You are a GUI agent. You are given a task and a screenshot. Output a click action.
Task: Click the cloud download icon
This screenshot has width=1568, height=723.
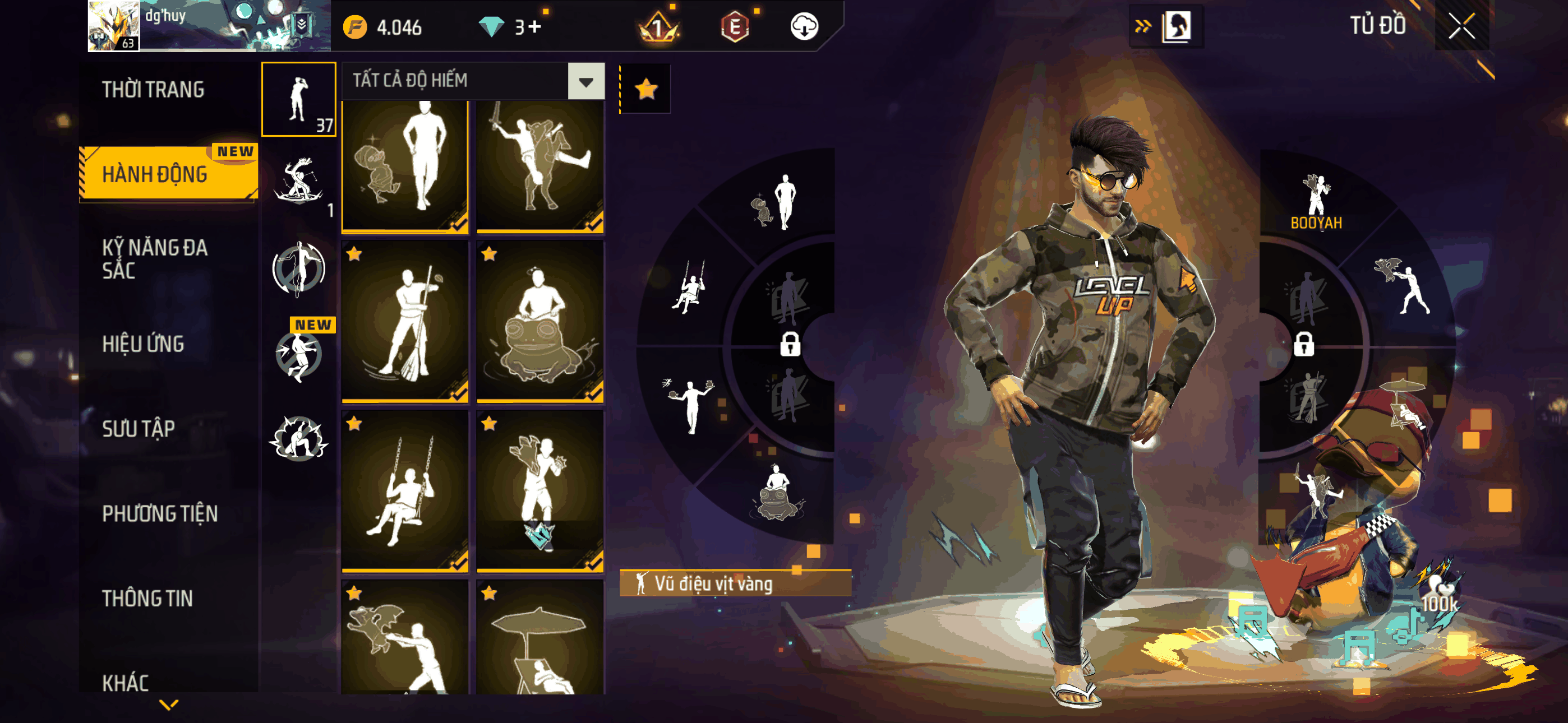pyautogui.click(x=804, y=27)
